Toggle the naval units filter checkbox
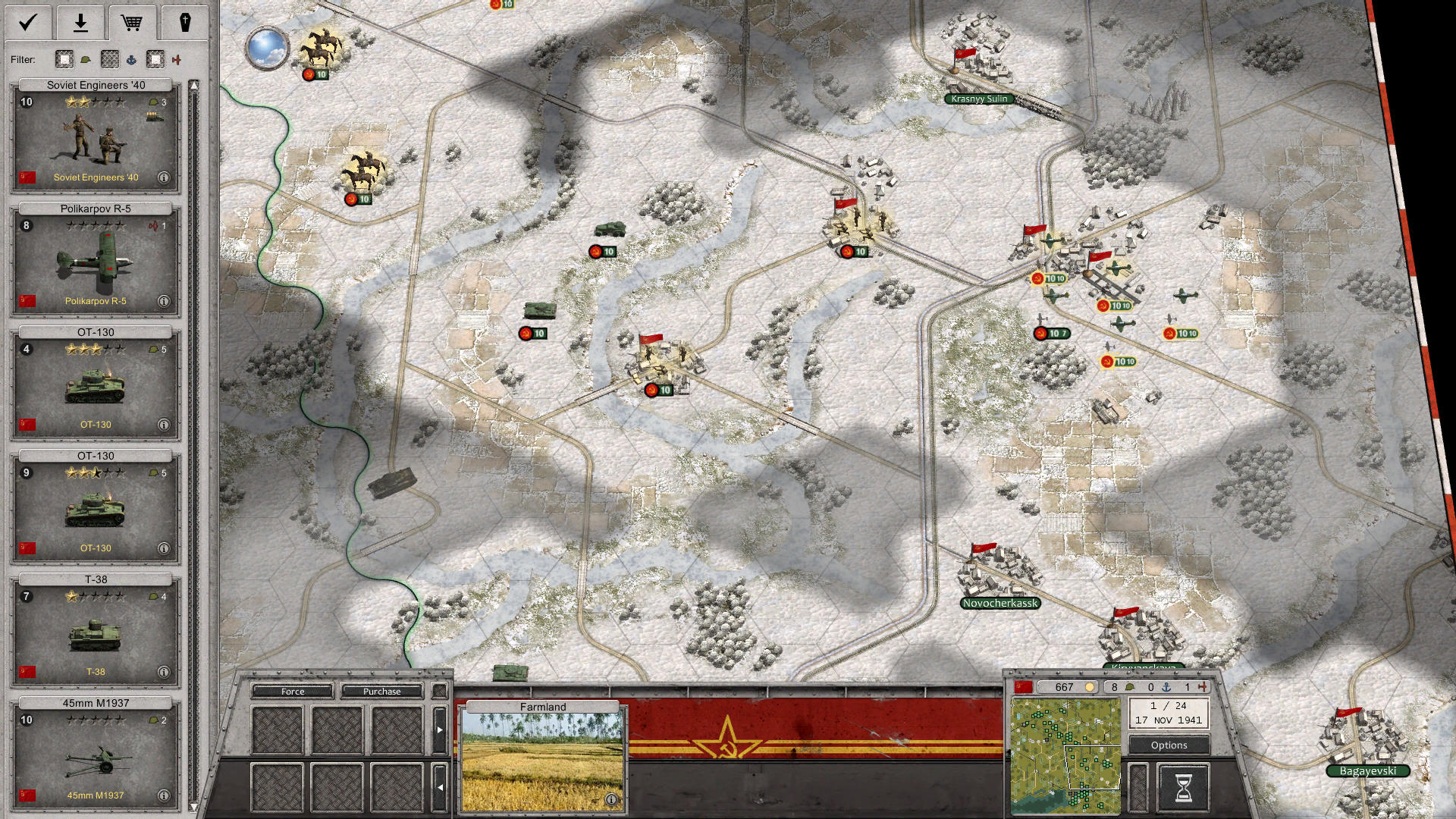The width and height of the screenshot is (1456, 819). coord(110,59)
